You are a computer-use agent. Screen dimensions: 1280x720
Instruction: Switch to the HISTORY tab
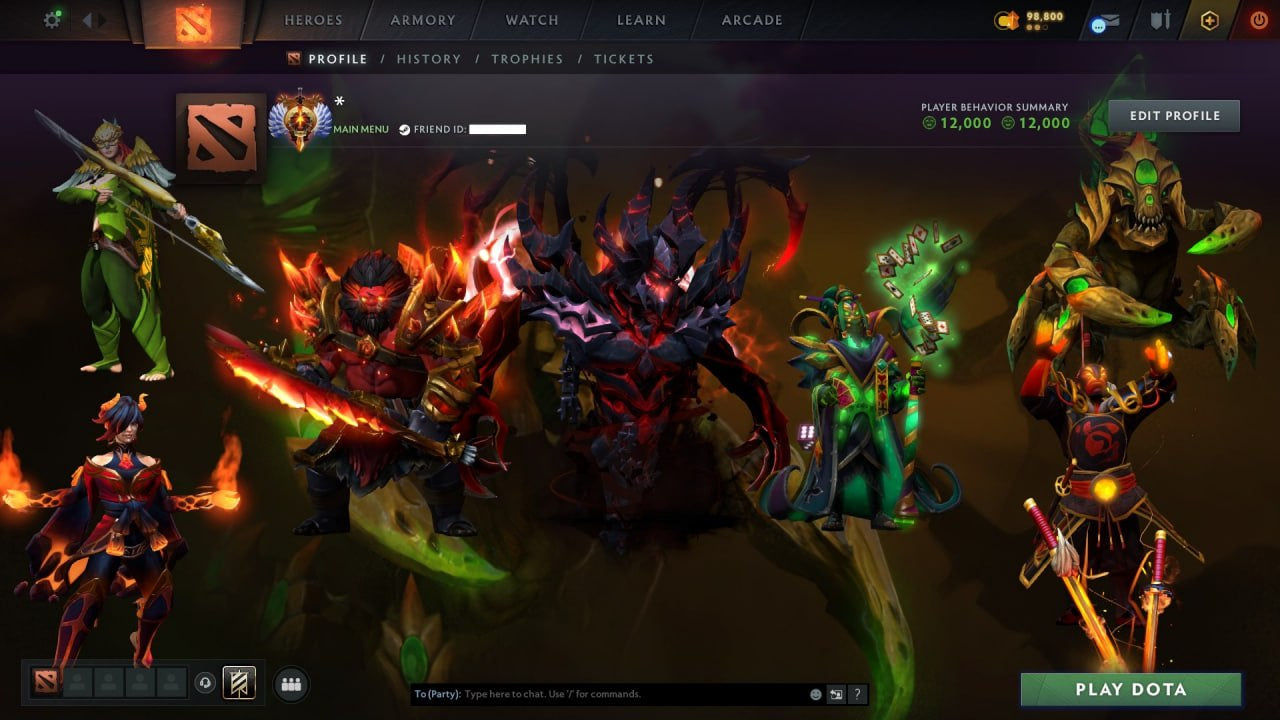[429, 59]
